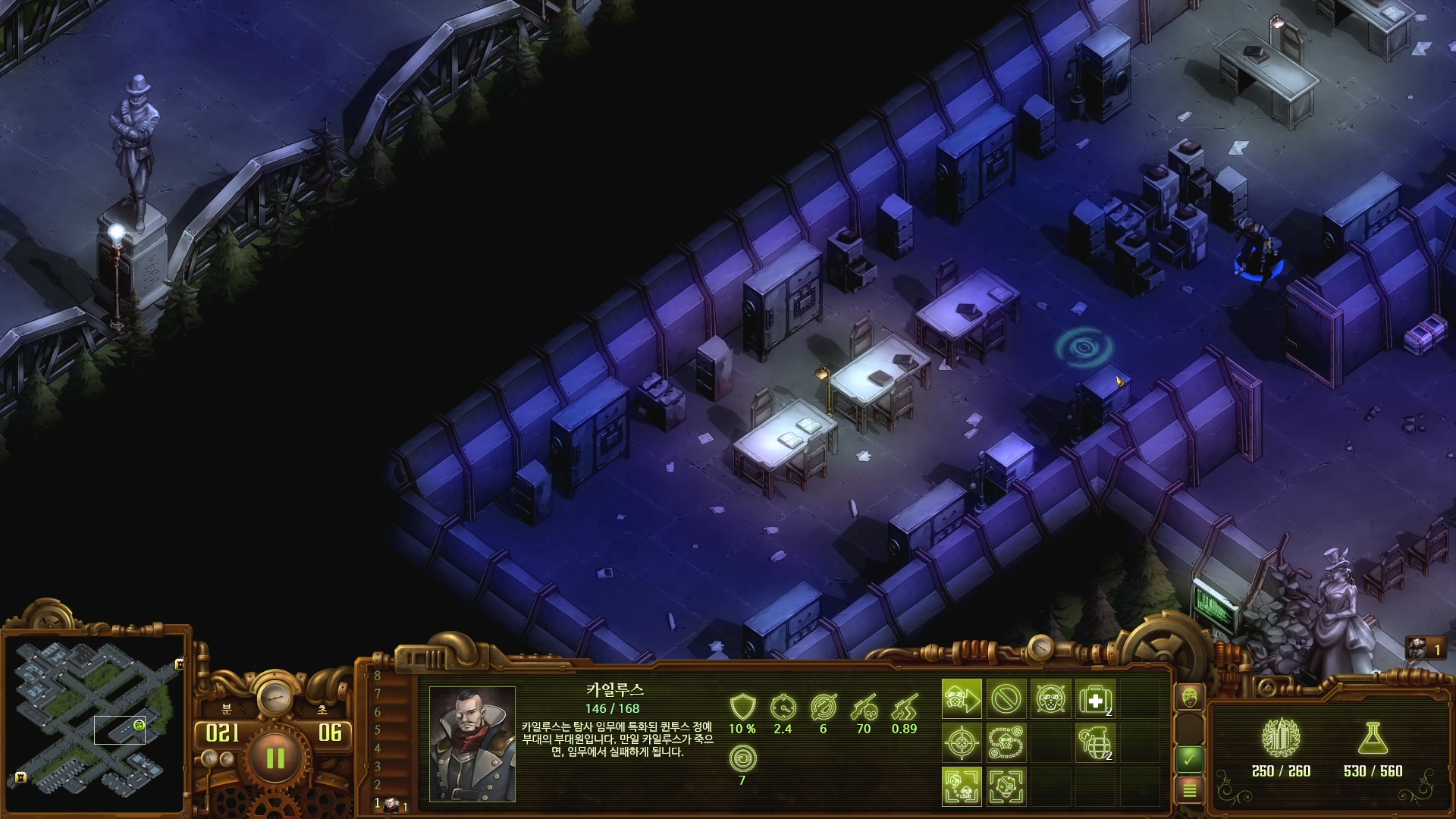The image size is (1456, 819).
Task: Select the patrol route command icon
Action: 1006,742
